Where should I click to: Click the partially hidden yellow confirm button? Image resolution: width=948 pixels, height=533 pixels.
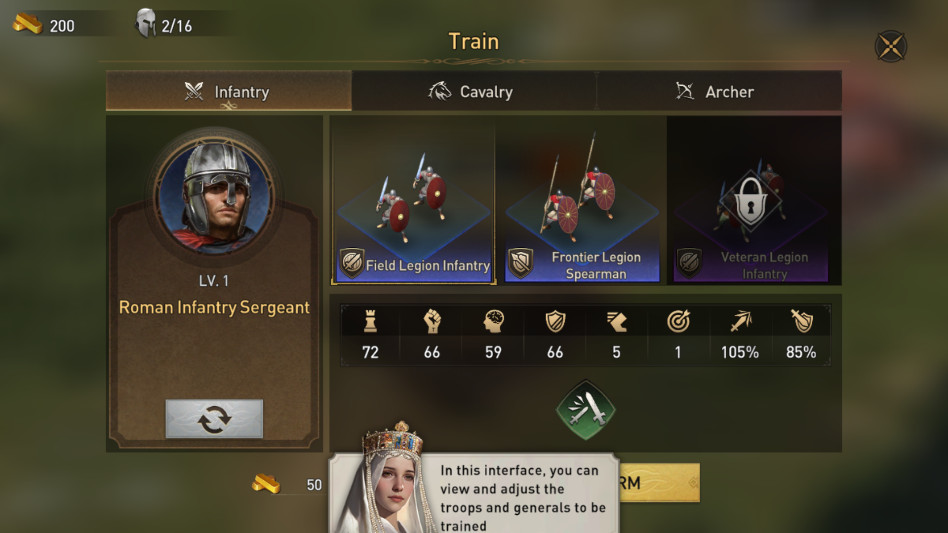pos(660,483)
